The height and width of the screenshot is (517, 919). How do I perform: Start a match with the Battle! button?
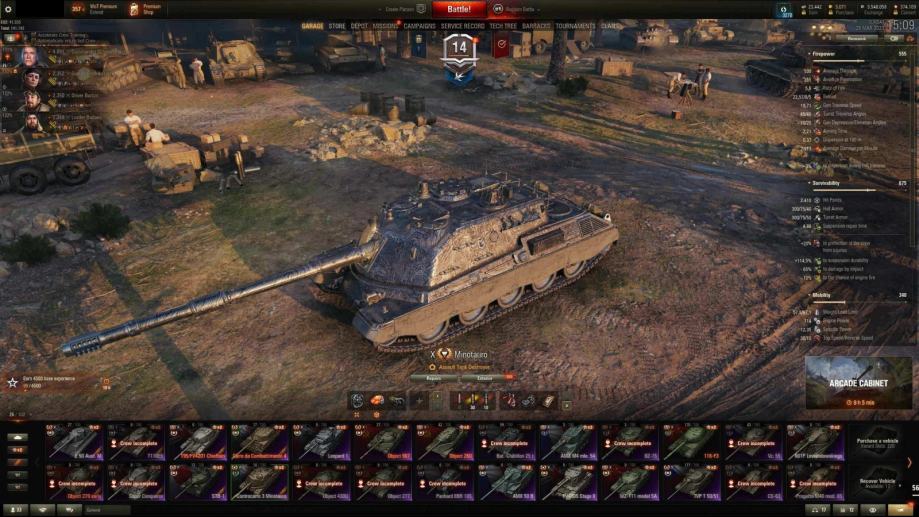[x=459, y=9]
